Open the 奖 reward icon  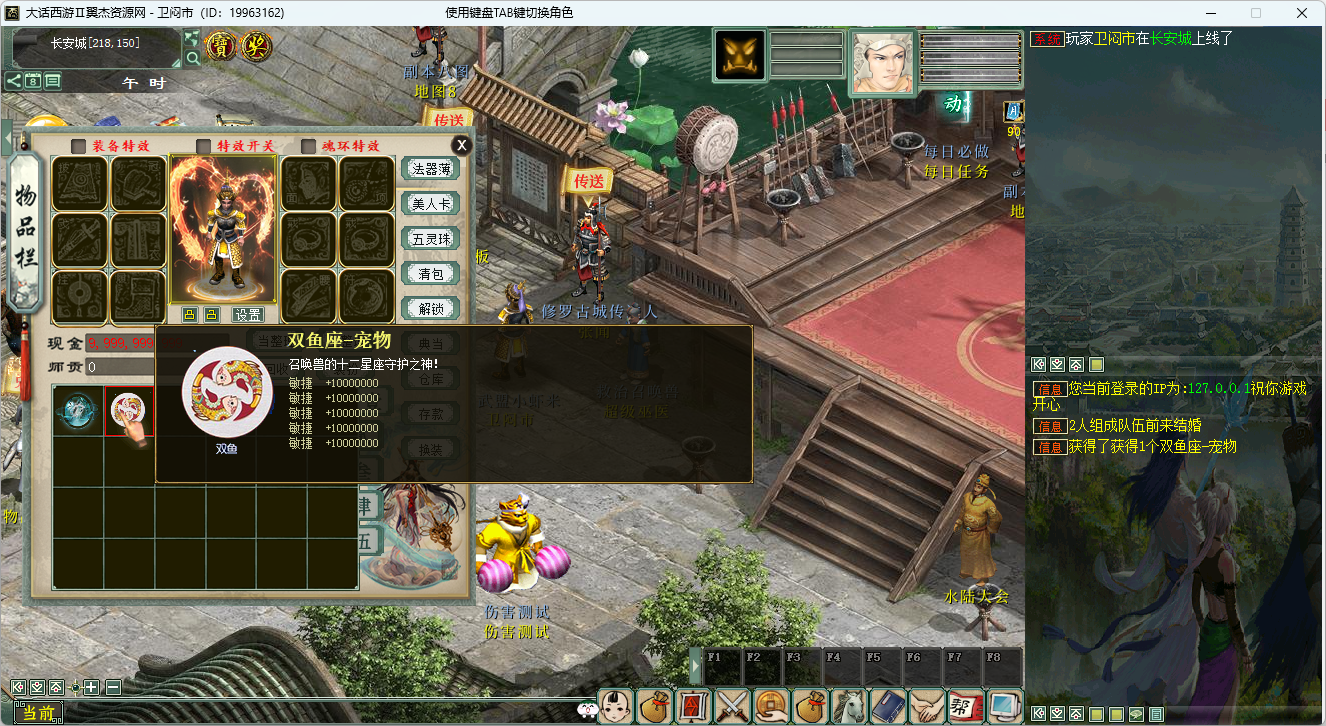[x=258, y=46]
